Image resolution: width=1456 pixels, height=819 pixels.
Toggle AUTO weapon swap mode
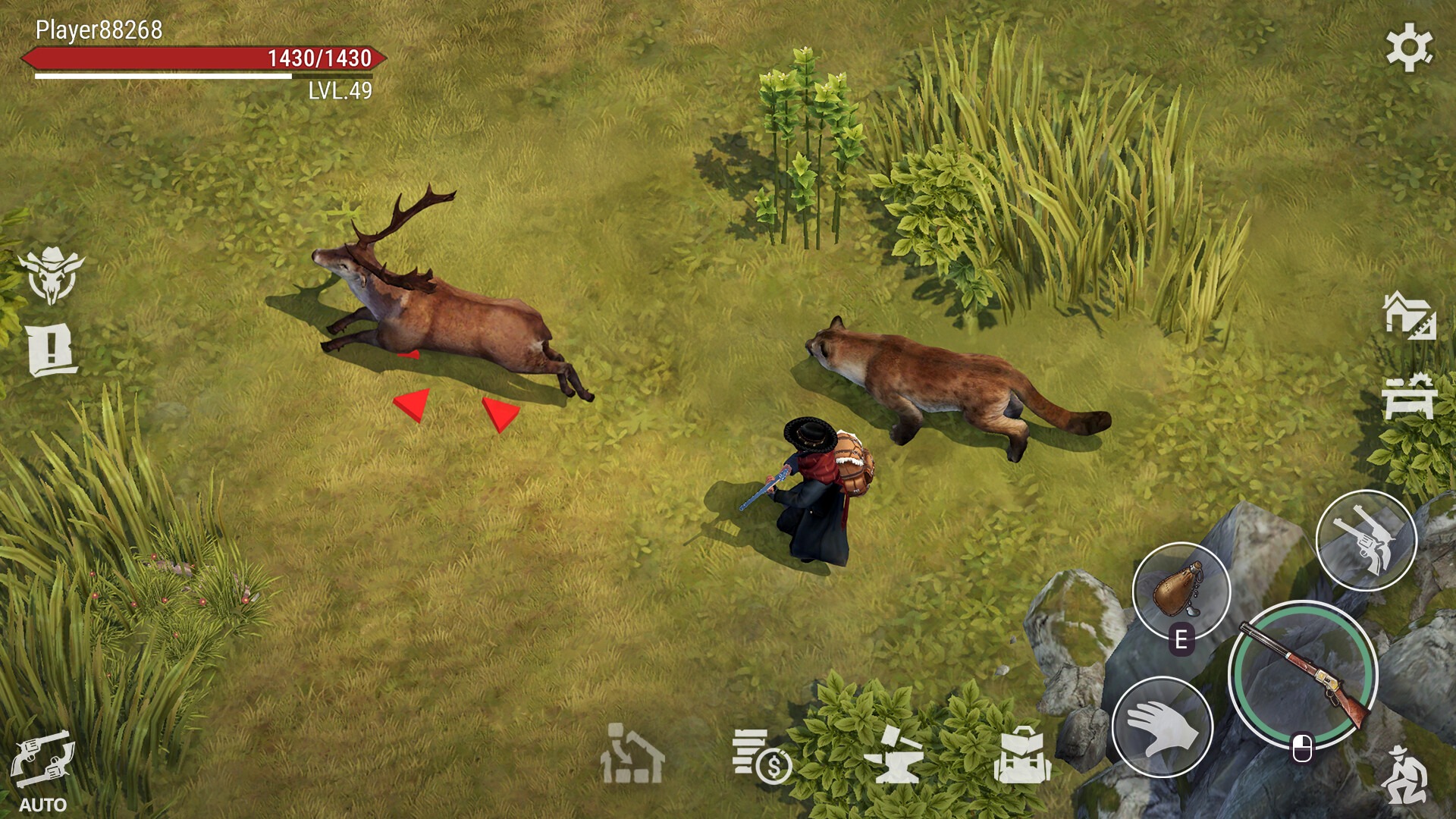pos(42,767)
